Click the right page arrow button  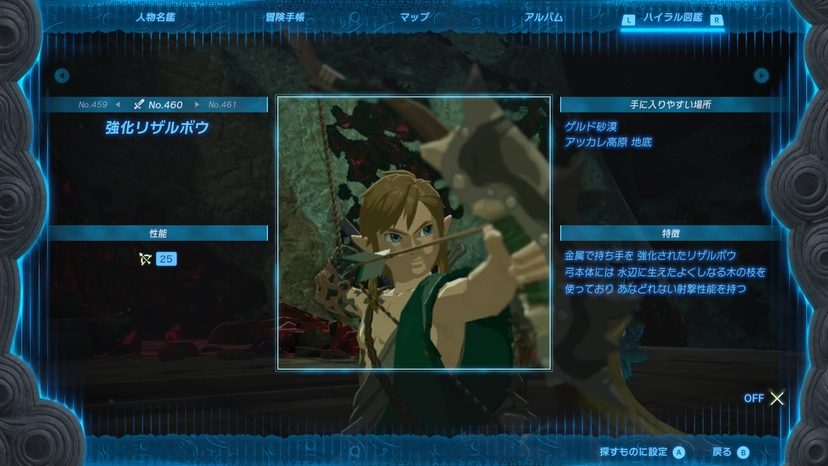point(762,75)
